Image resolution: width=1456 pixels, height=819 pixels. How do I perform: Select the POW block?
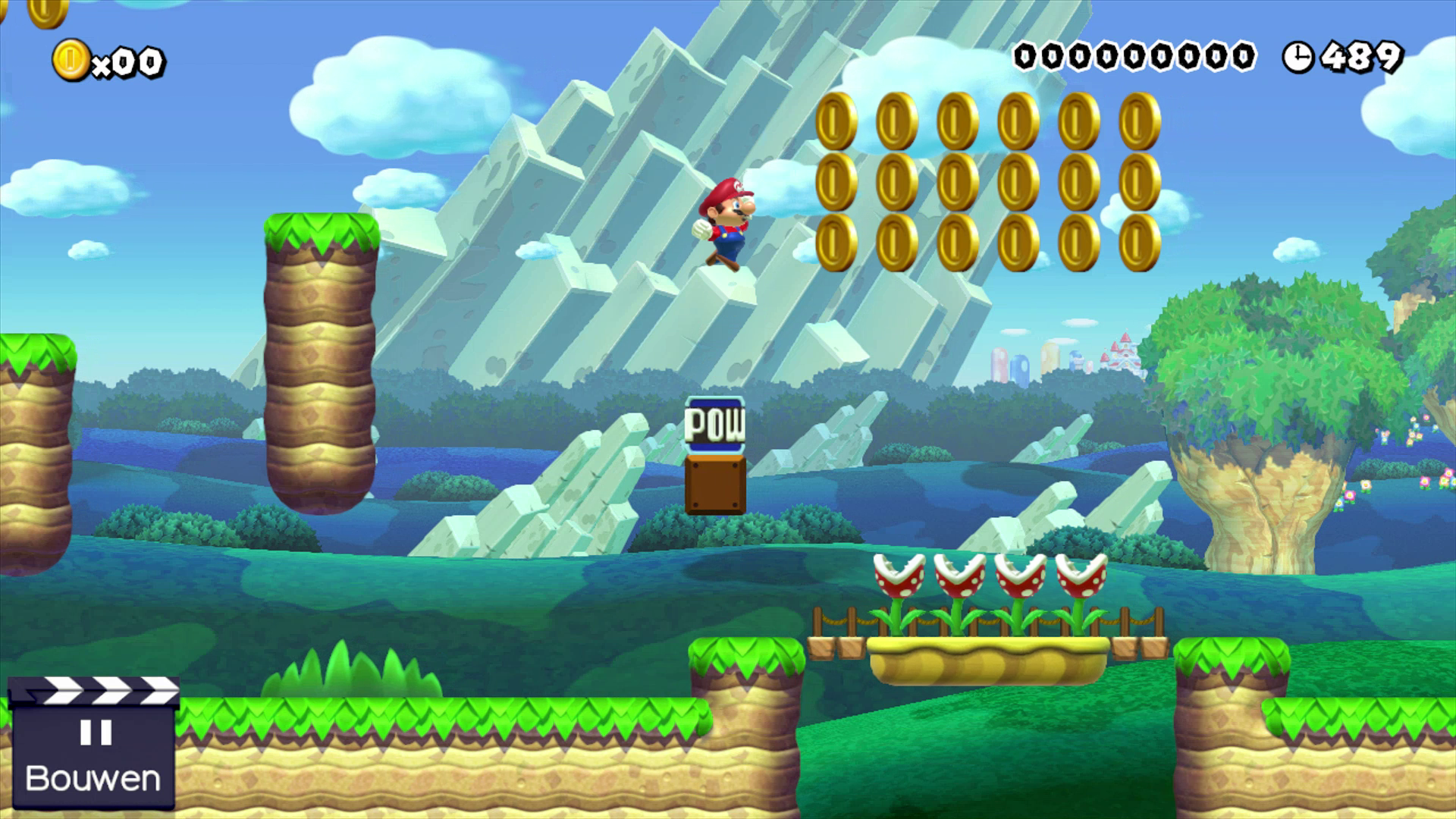(714, 426)
